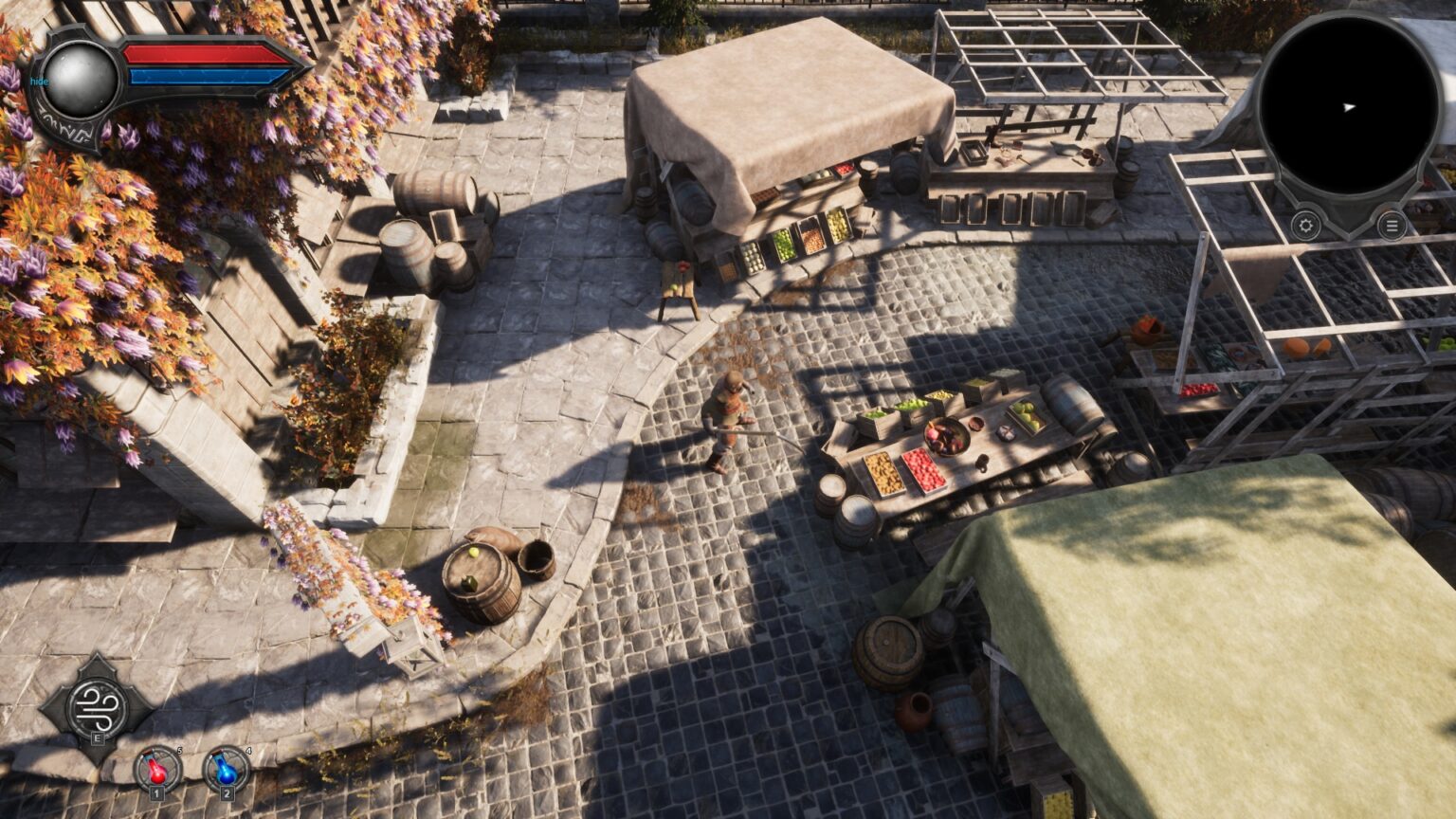Activate the wind gust ability icon
The width and height of the screenshot is (1456, 819).
point(96,706)
